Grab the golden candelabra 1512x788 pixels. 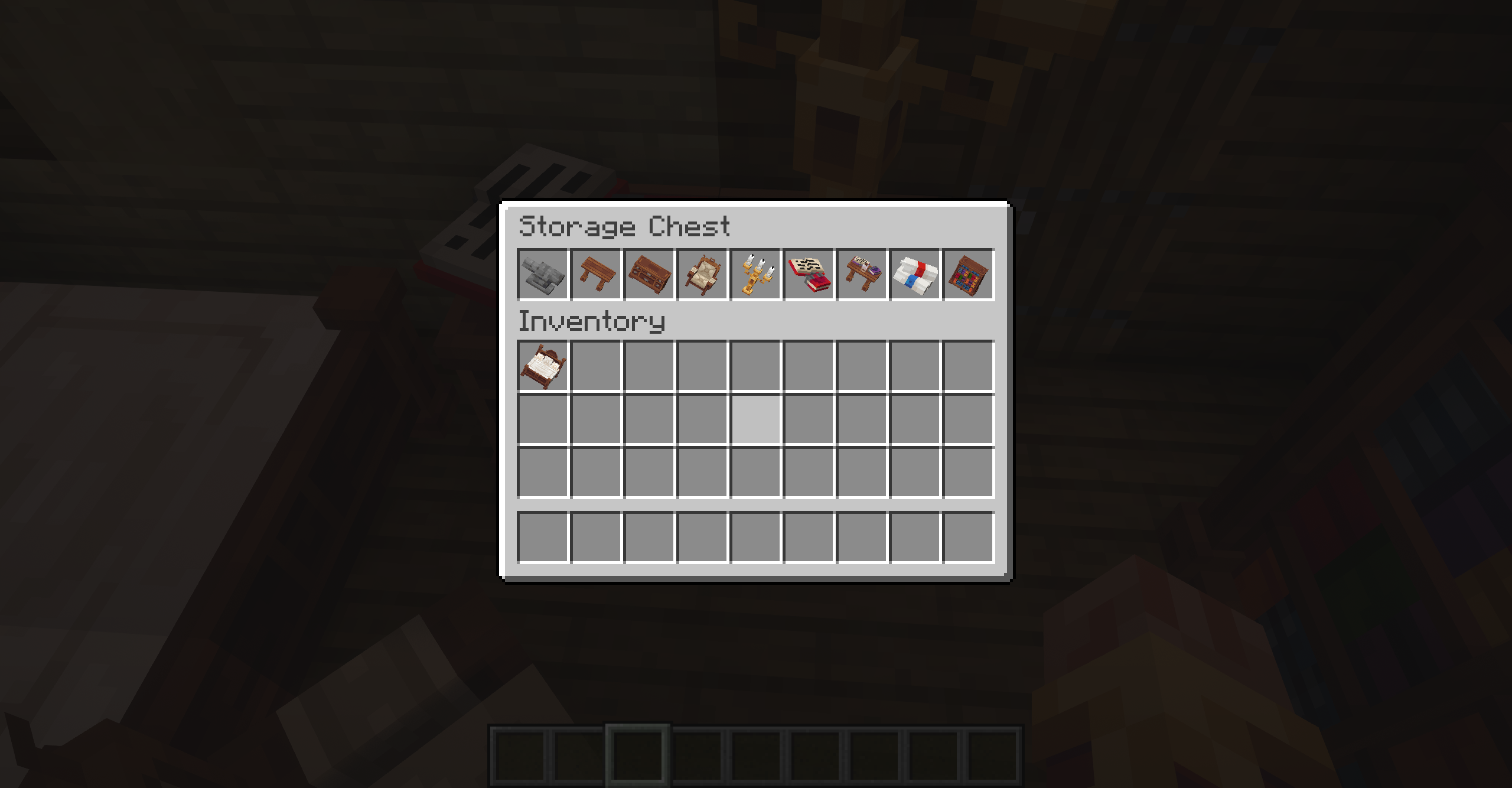(756, 275)
